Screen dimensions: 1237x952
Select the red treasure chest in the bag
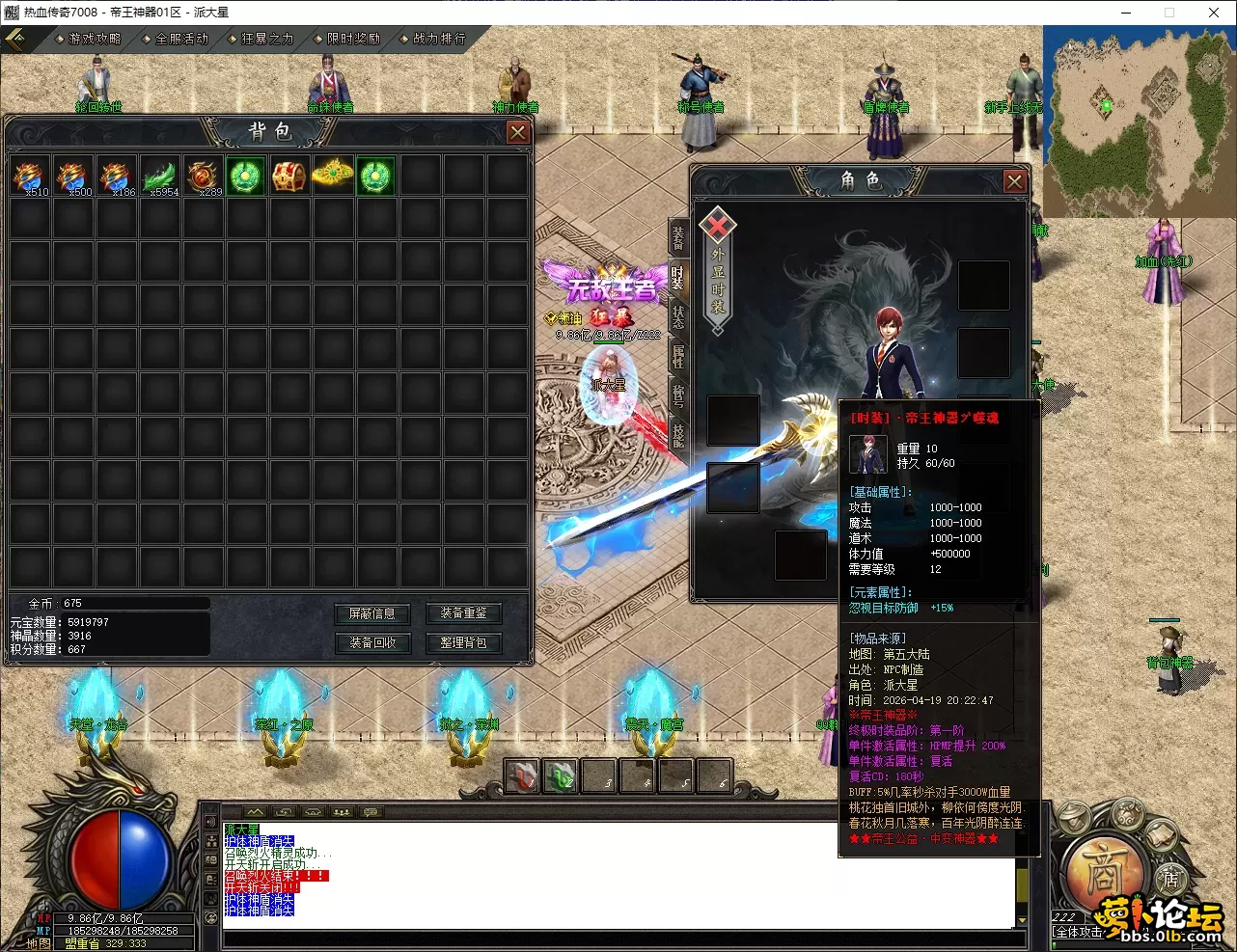(x=289, y=176)
